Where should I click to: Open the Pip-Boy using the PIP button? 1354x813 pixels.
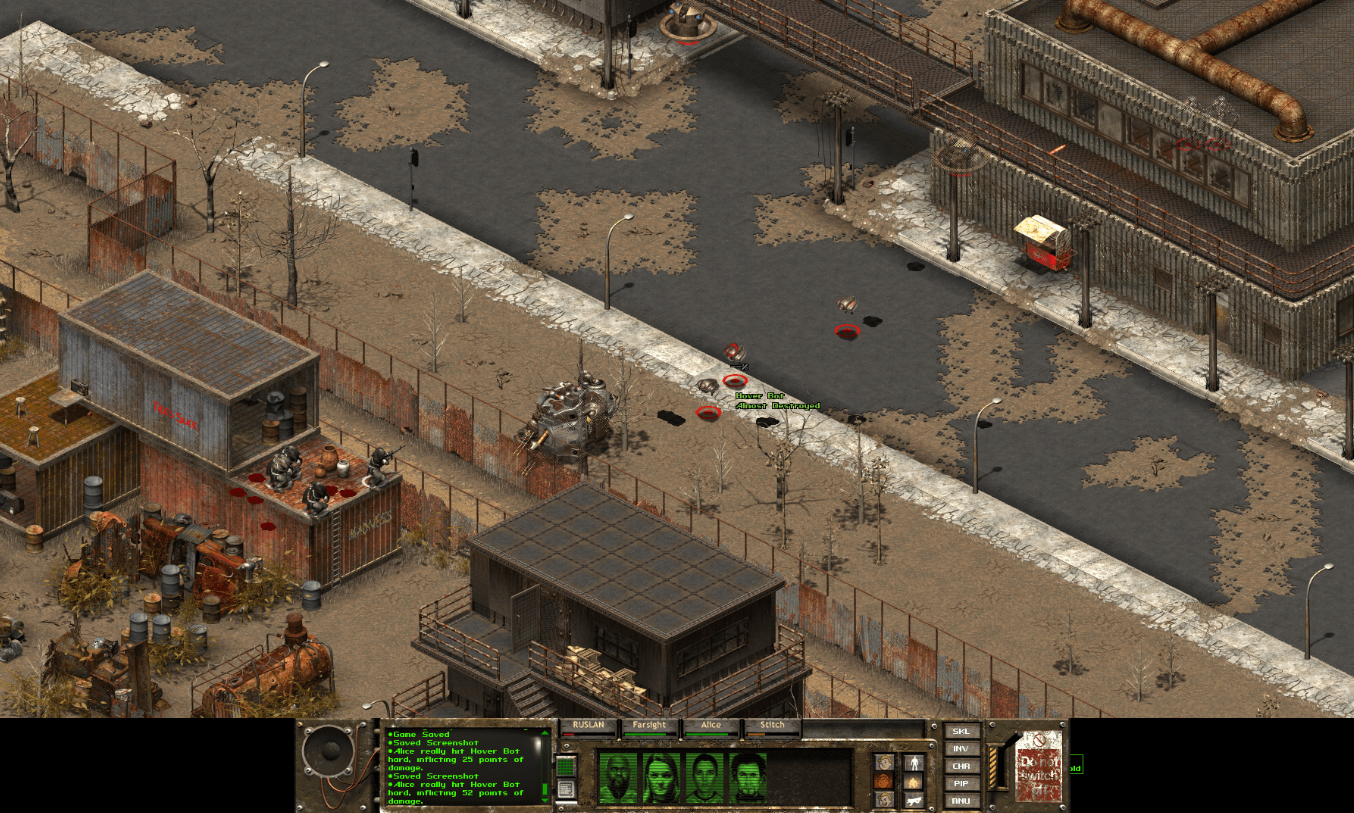pyautogui.click(x=961, y=783)
